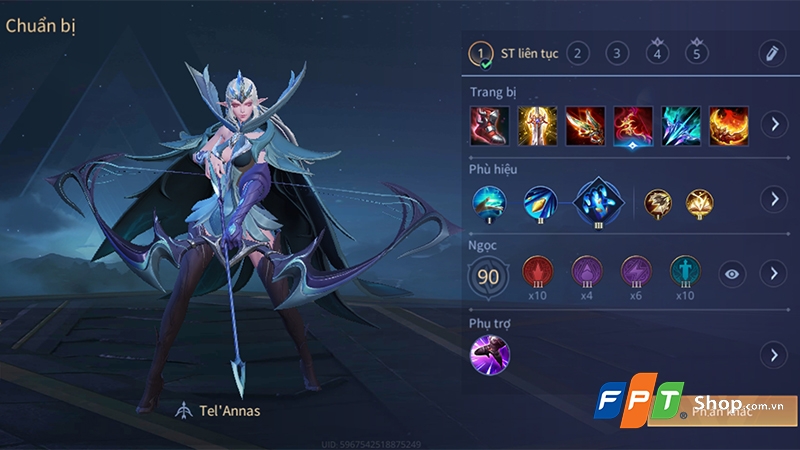The image size is (800, 450).
Task: Select the large diamond-framed tier III badge
Action: pos(597,198)
